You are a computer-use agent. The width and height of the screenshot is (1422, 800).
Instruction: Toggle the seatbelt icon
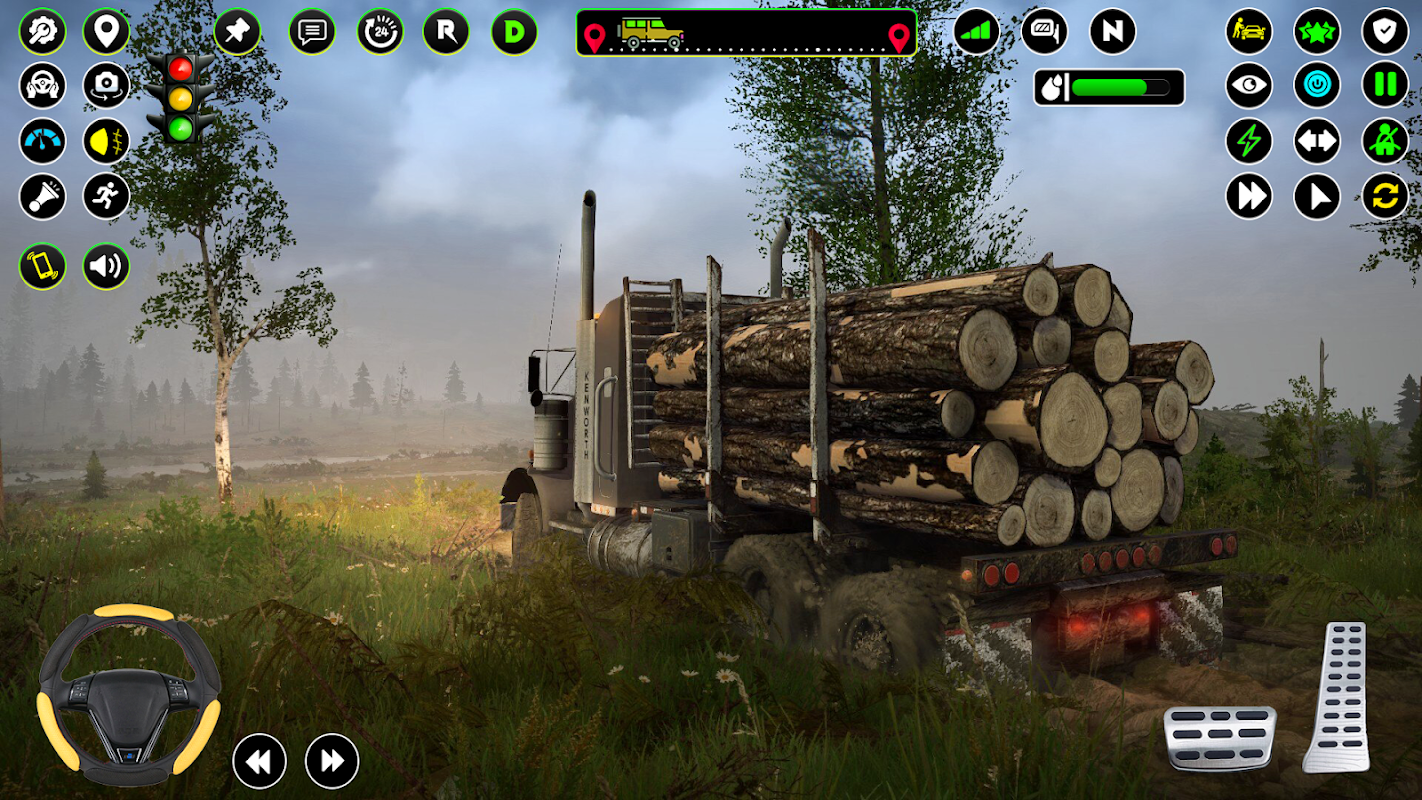1385,141
